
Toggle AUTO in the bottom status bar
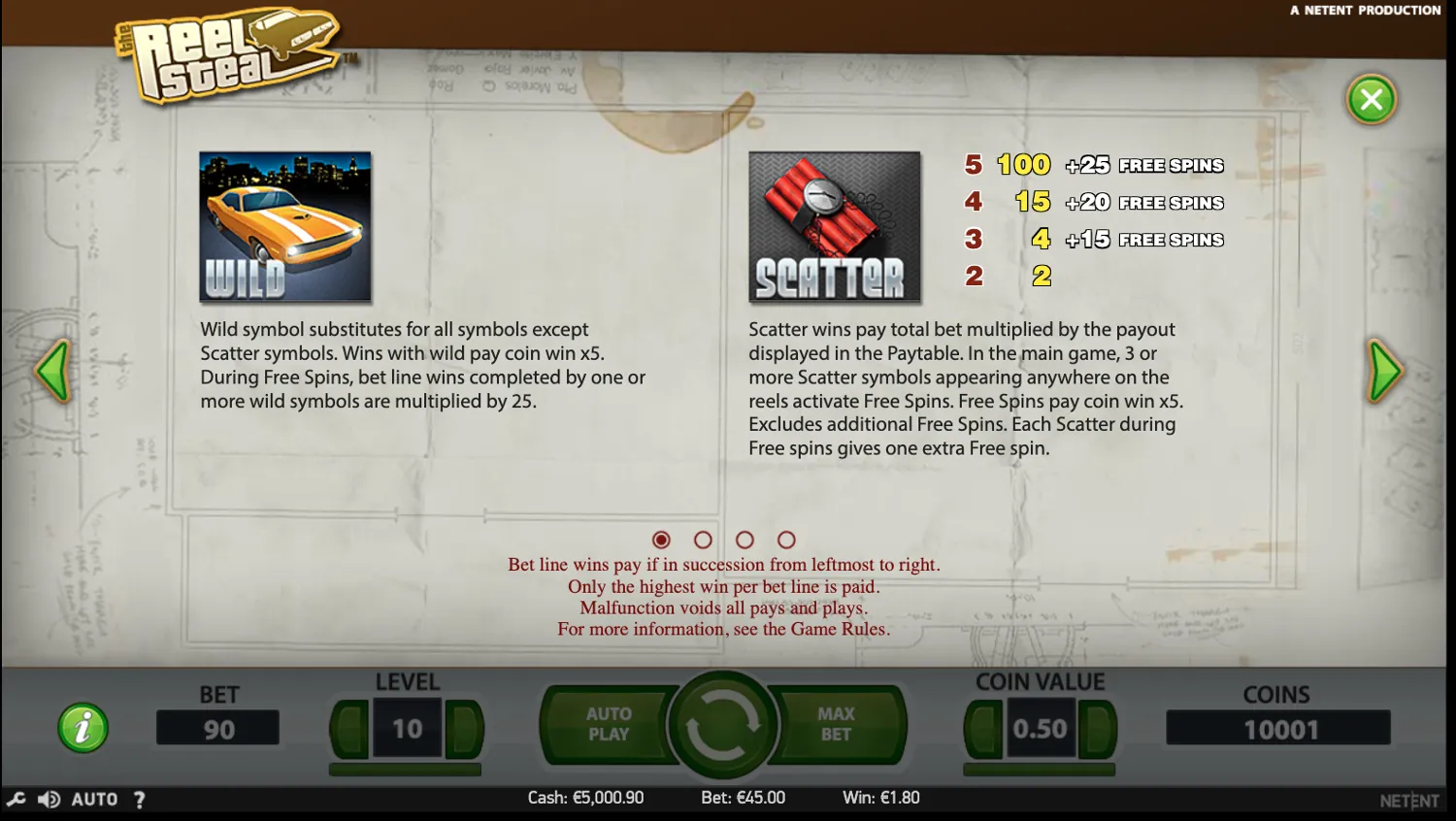coord(95,799)
